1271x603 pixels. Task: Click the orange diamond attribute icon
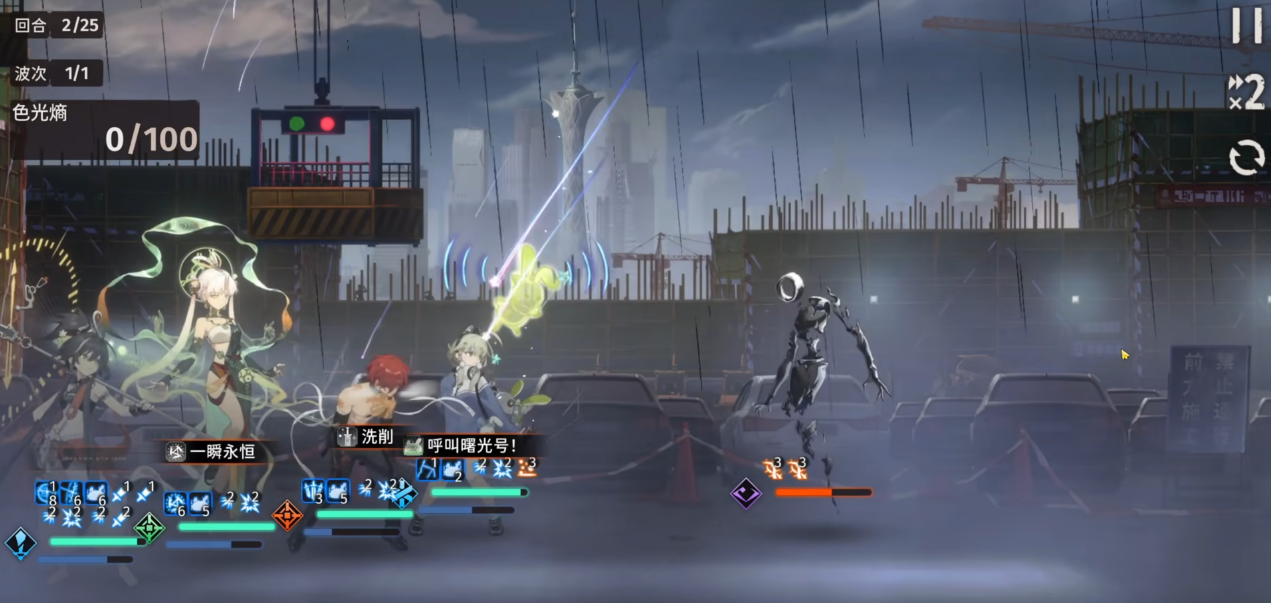click(288, 515)
